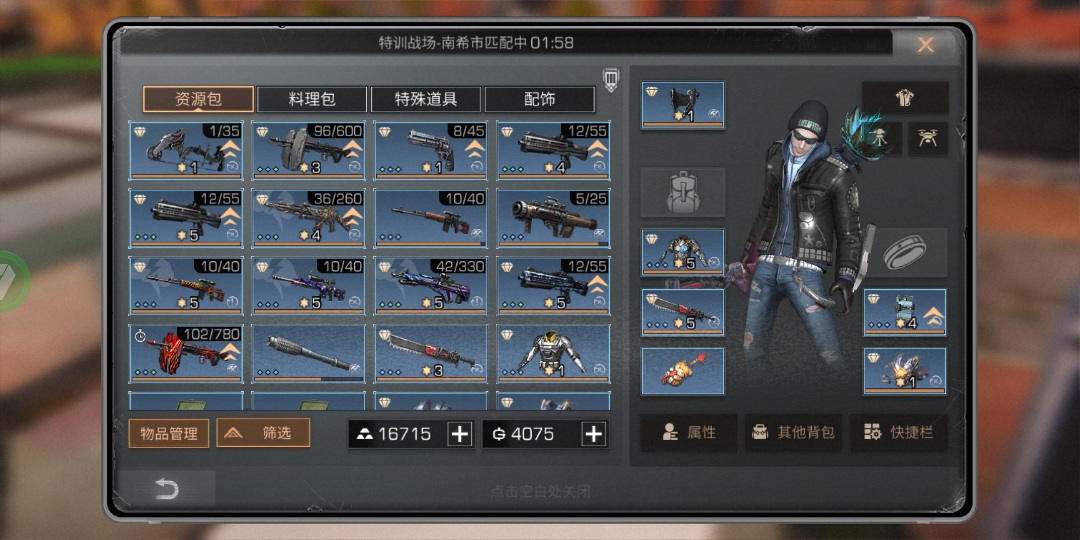
Task: Click the back arrow button
Action: pos(166,488)
